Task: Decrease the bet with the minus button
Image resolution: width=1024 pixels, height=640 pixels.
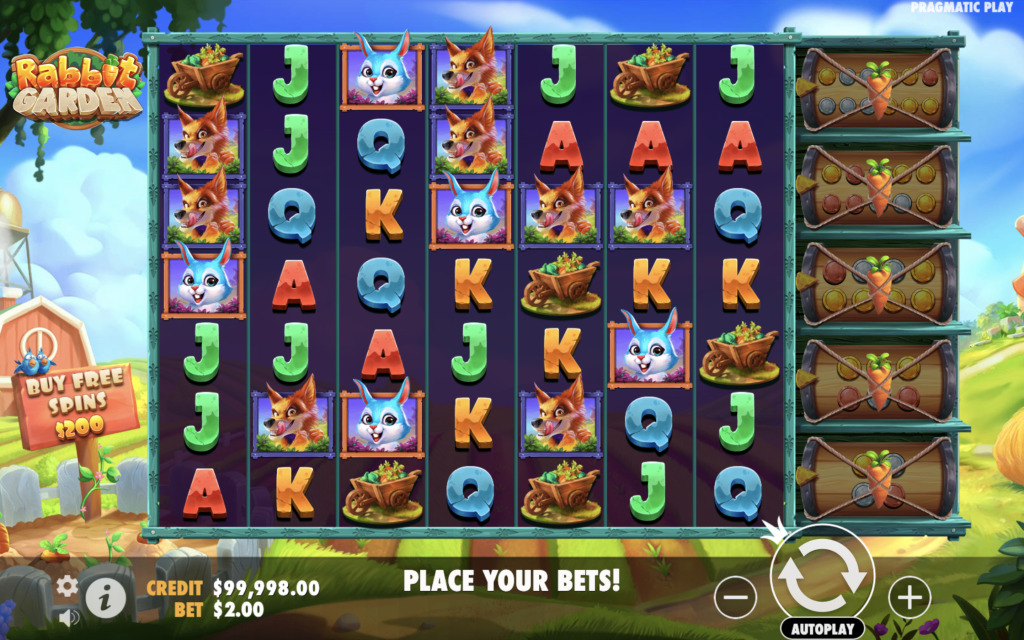Action: tap(735, 597)
